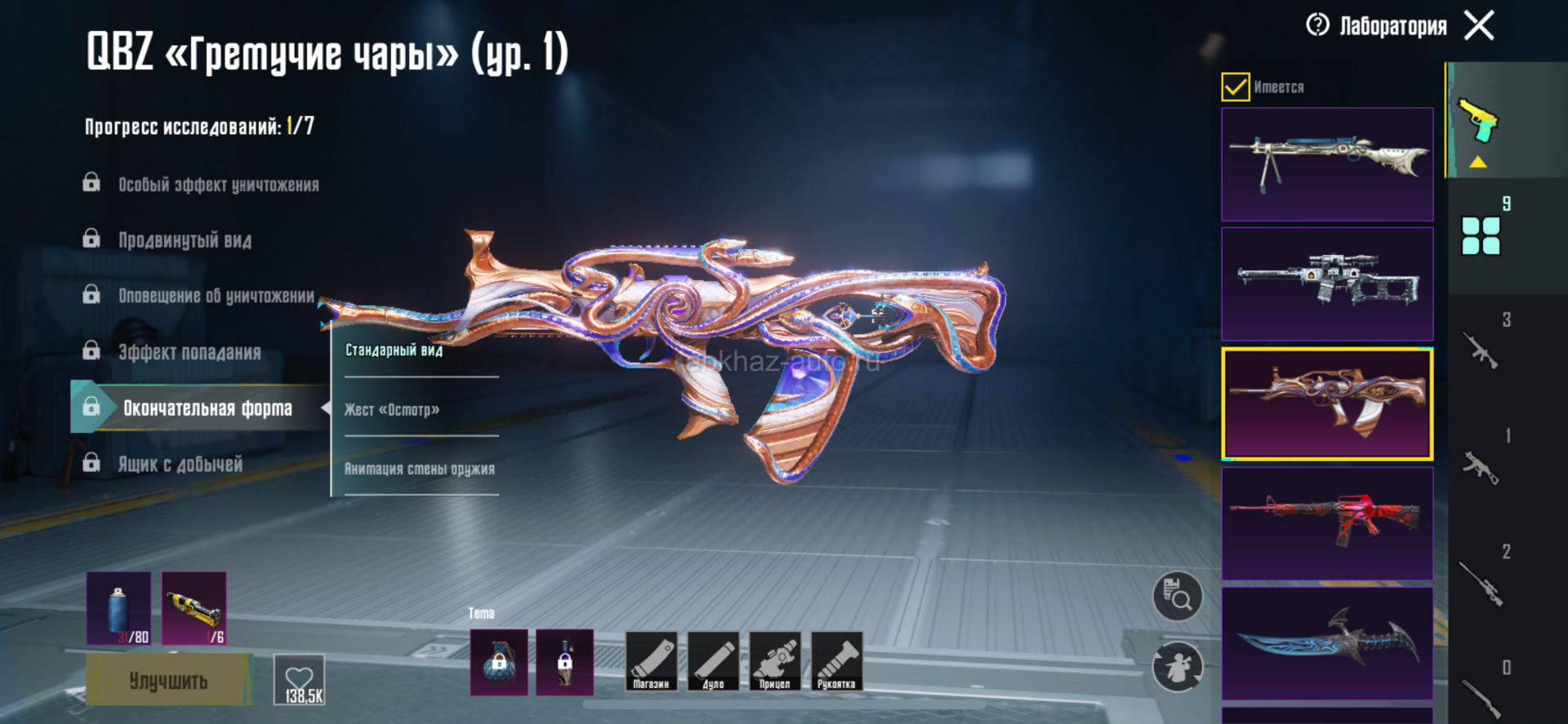Viewport: 1568px width, 724px height.
Task: Open 'Особый эффект уничтожения' research entry
Action: 218,185
